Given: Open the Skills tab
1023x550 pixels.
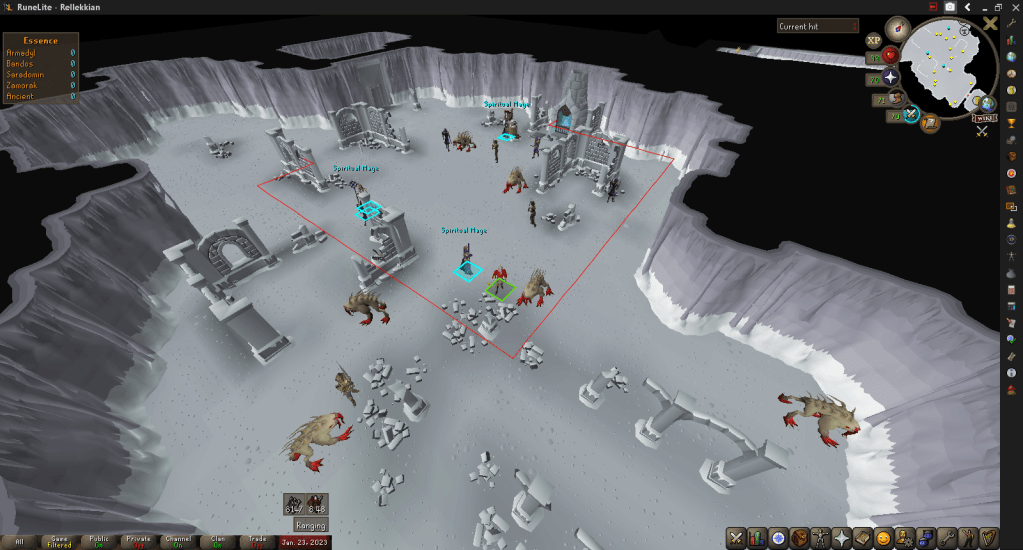Looking at the screenshot, I should [x=757, y=537].
